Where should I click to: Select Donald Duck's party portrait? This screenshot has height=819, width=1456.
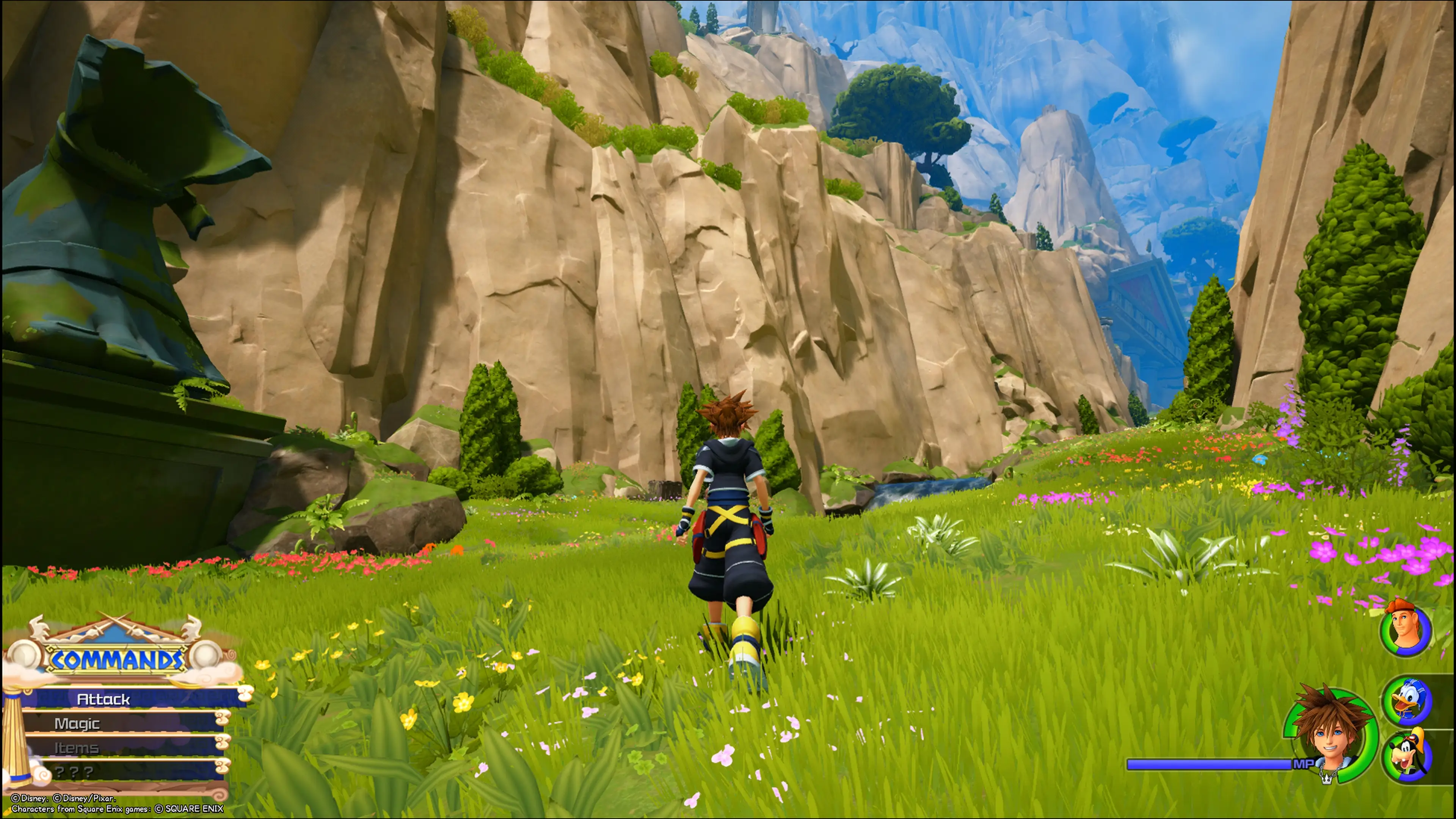(x=1407, y=701)
